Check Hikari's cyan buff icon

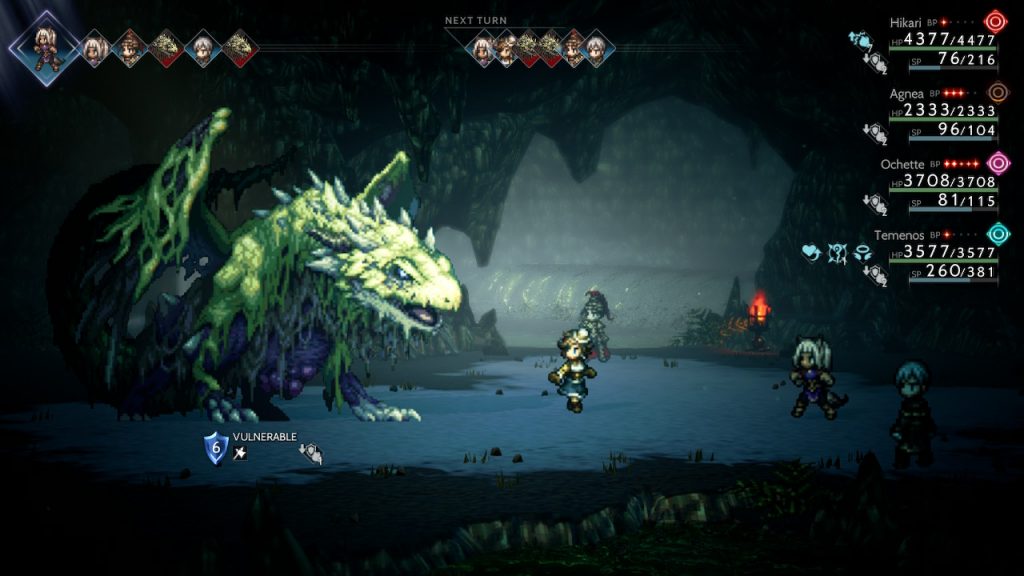pyautogui.click(x=860, y=40)
